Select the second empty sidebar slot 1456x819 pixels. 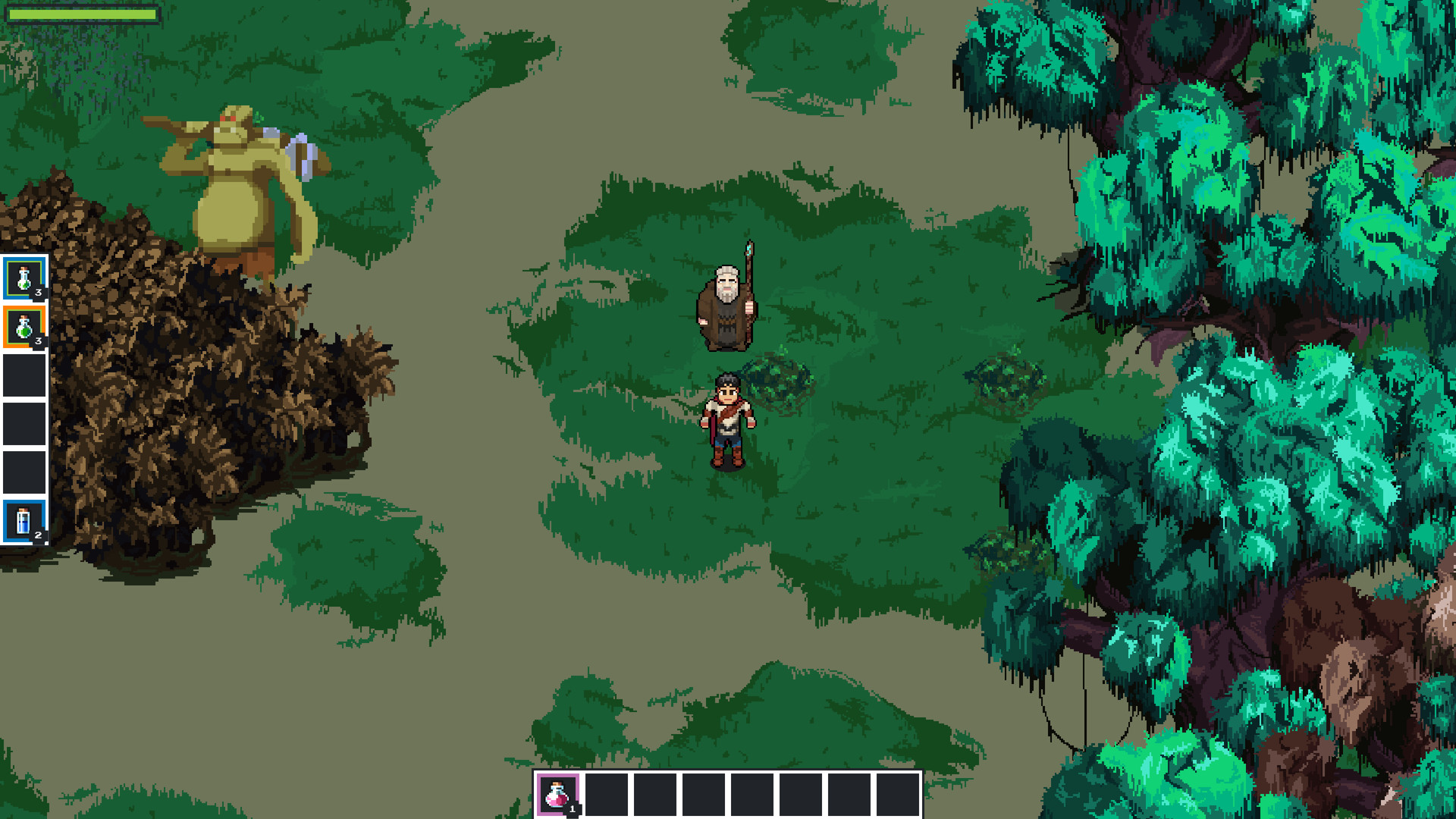24,422
